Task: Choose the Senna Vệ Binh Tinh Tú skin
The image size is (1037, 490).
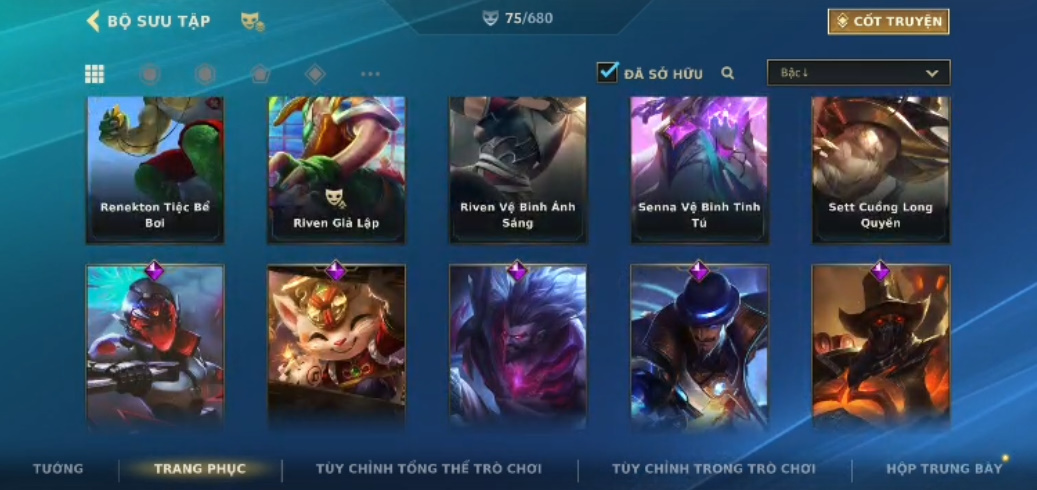Action: click(699, 169)
